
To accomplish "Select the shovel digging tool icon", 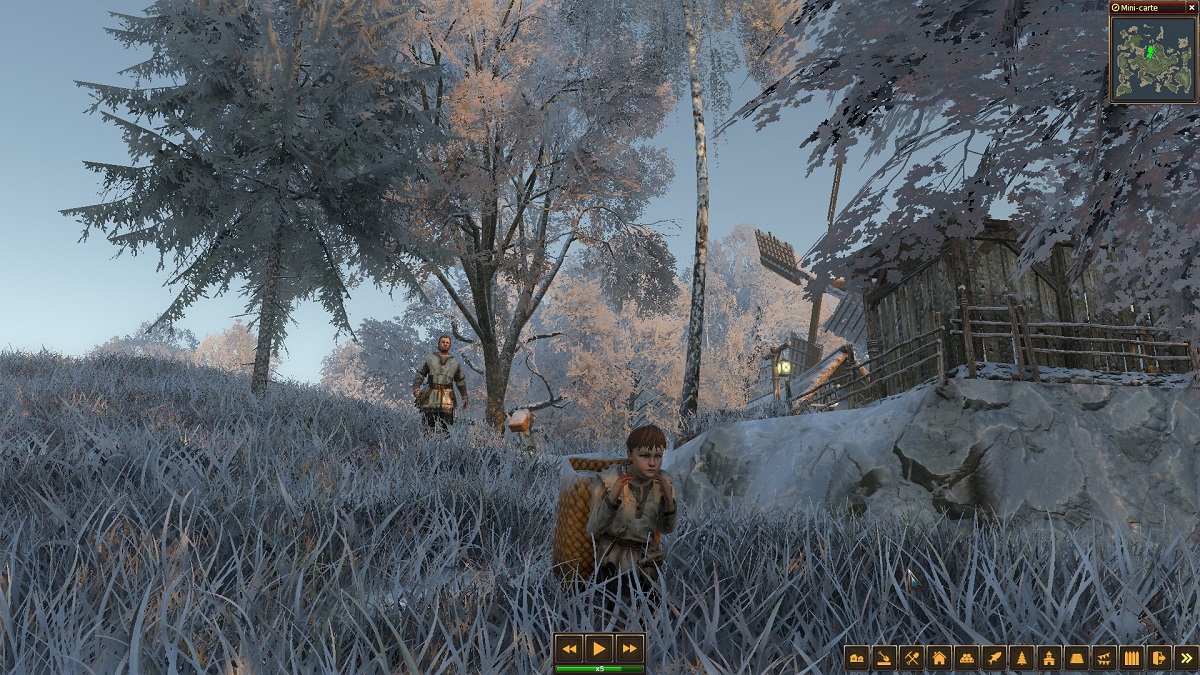I will 884,657.
